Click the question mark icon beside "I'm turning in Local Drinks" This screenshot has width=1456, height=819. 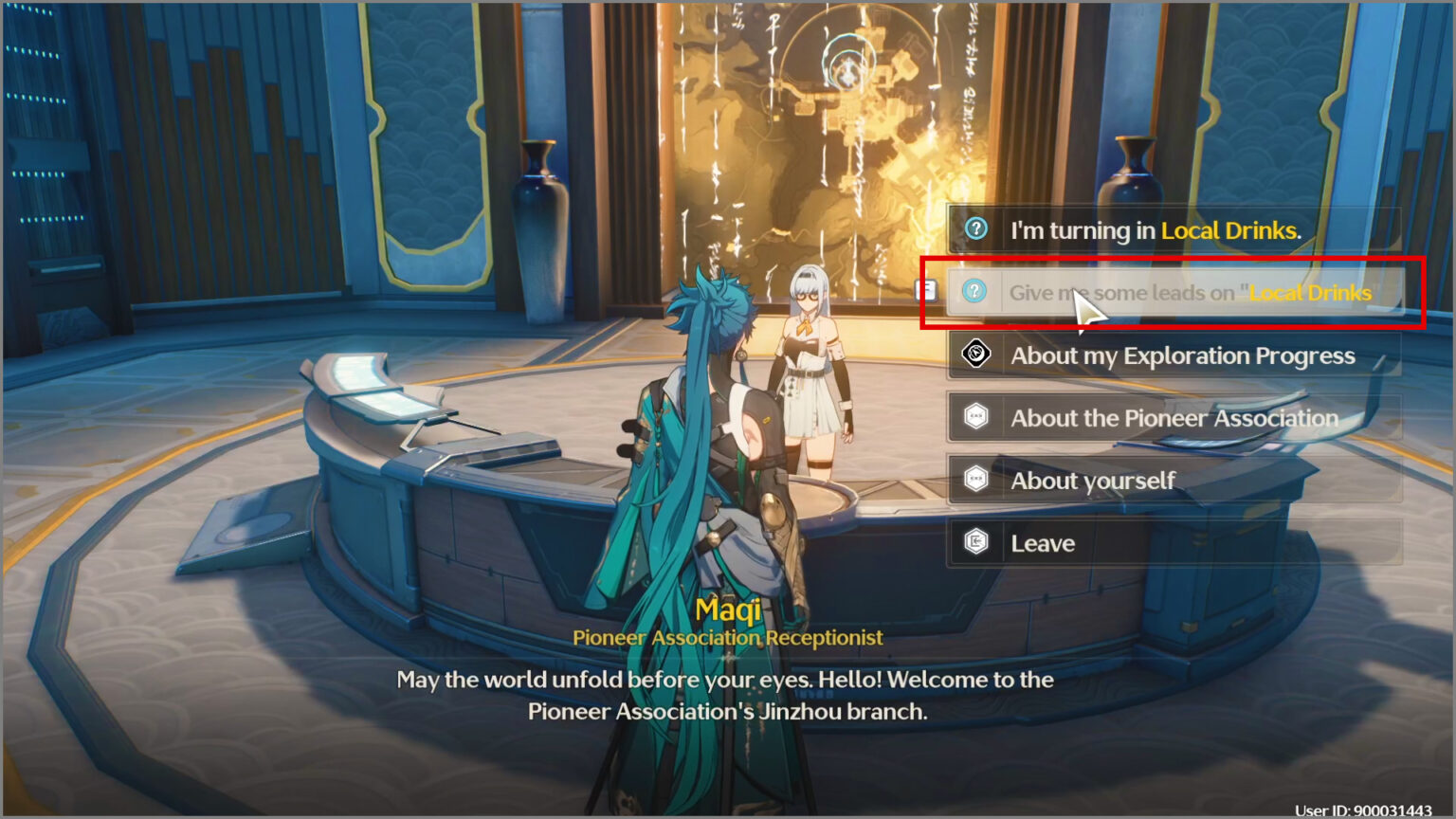(974, 228)
